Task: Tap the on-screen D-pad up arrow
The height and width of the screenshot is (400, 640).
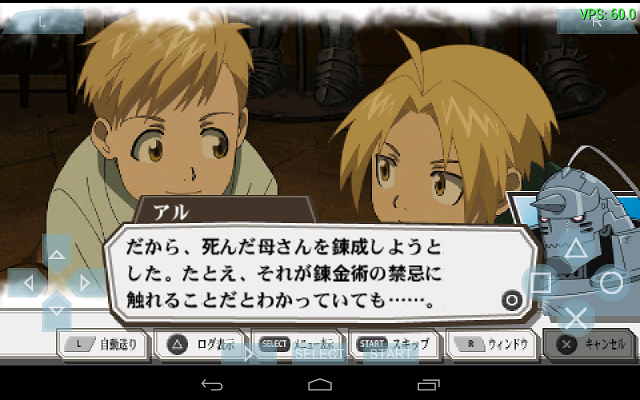Action: click(57, 252)
